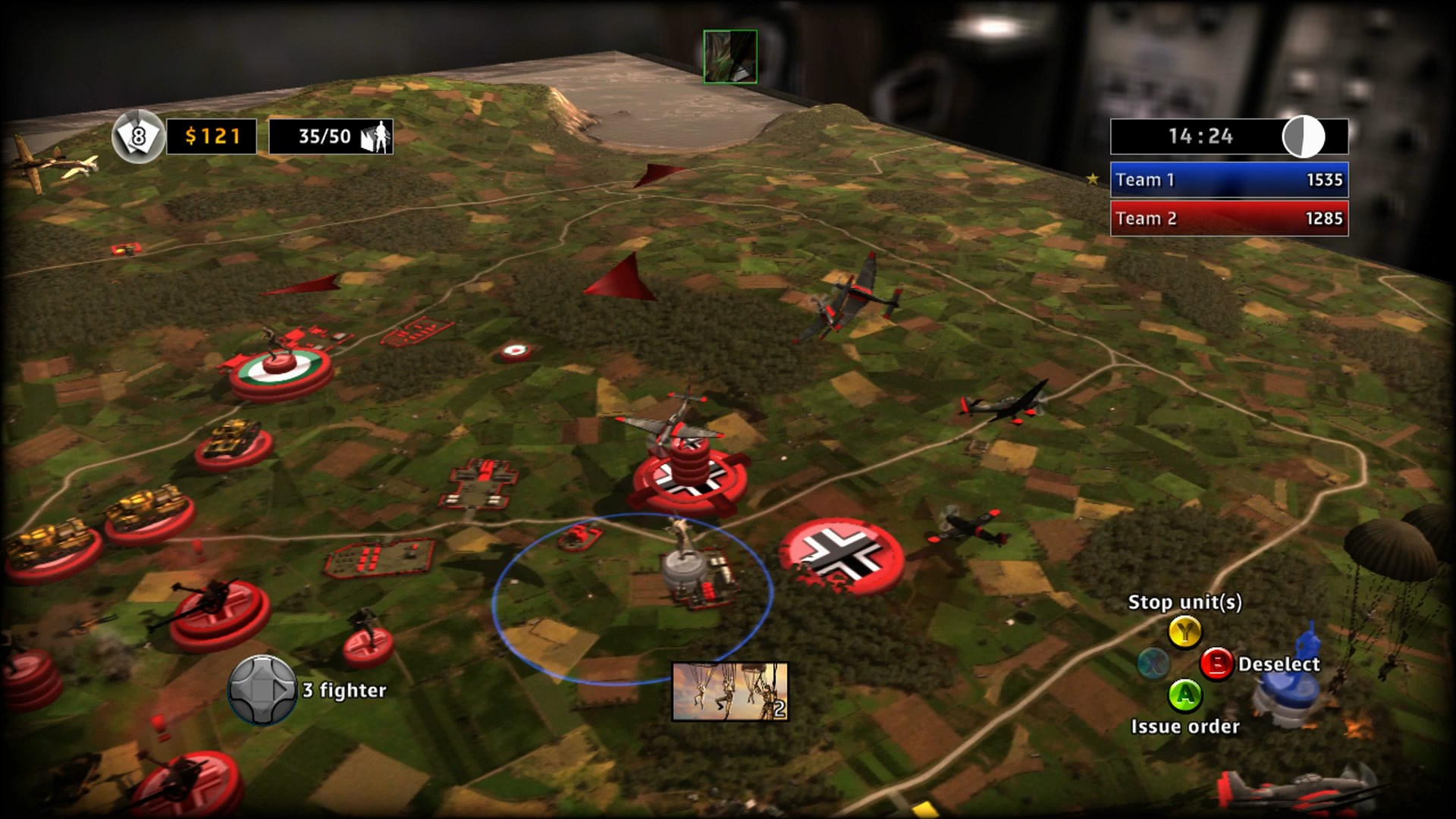Viewport: 1456px width, 819px height.
Task: Expand the Team 2 score bar
Action: 1228,218
